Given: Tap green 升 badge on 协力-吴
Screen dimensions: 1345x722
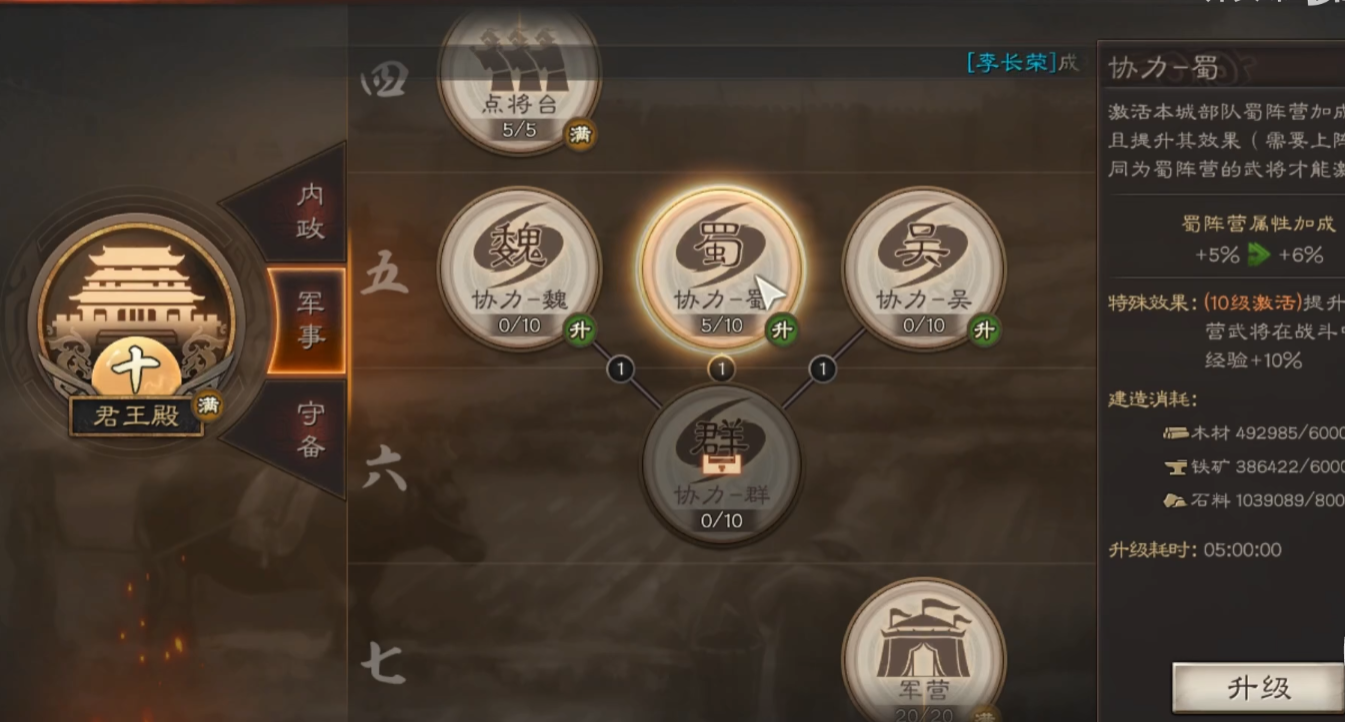Looking at the screenshot, I should [x=984, y=329].
